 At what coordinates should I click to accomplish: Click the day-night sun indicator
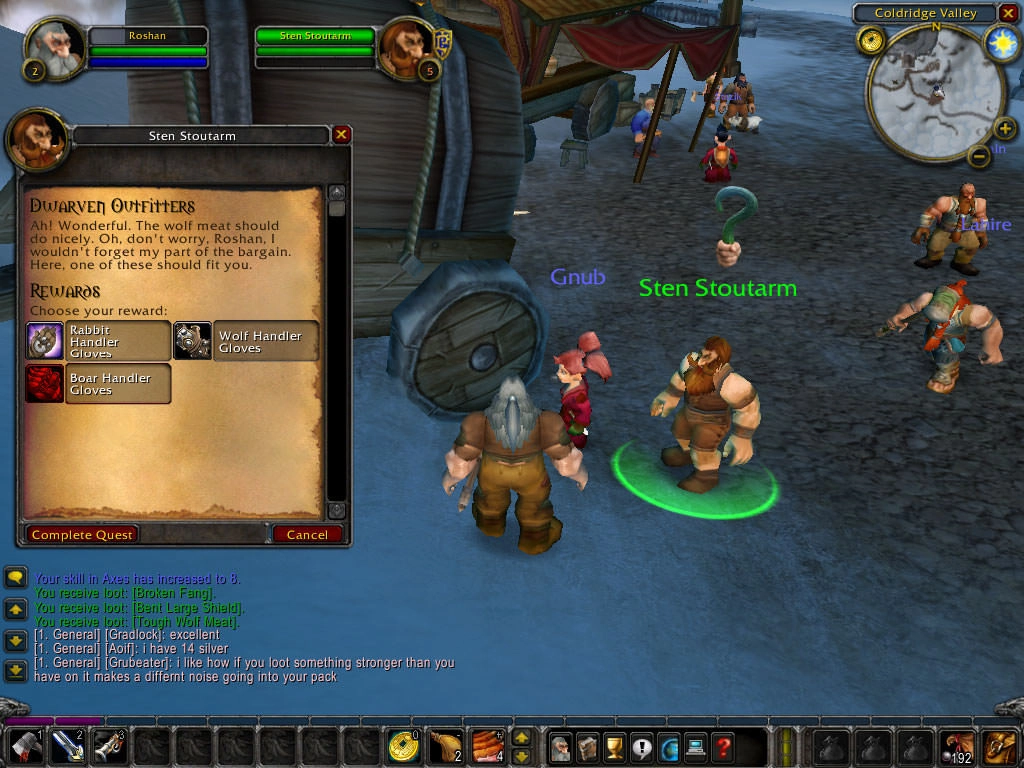tap(1001, 42)
